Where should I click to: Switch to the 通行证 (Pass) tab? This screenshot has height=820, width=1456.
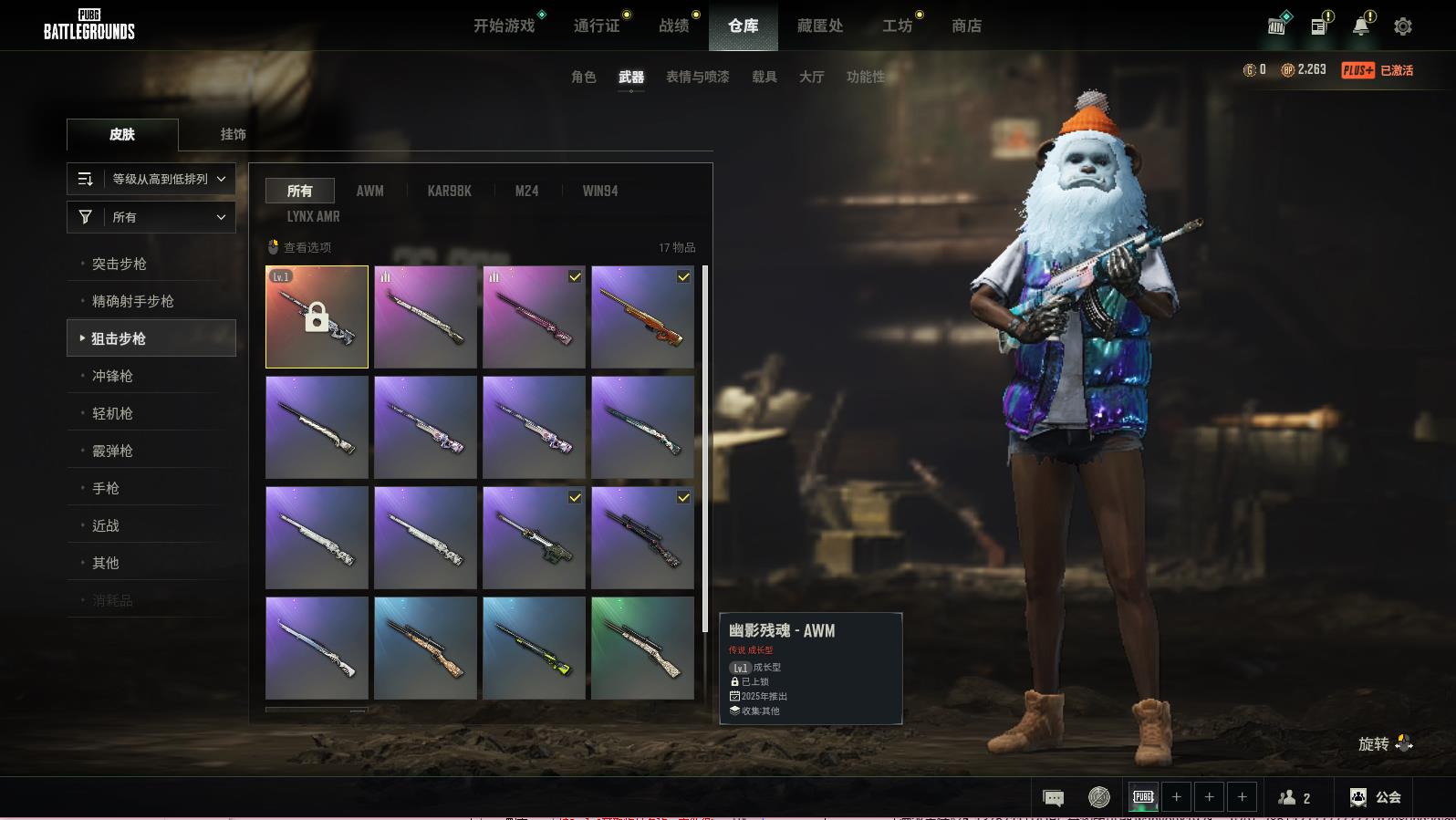click(x=597, y=26)
